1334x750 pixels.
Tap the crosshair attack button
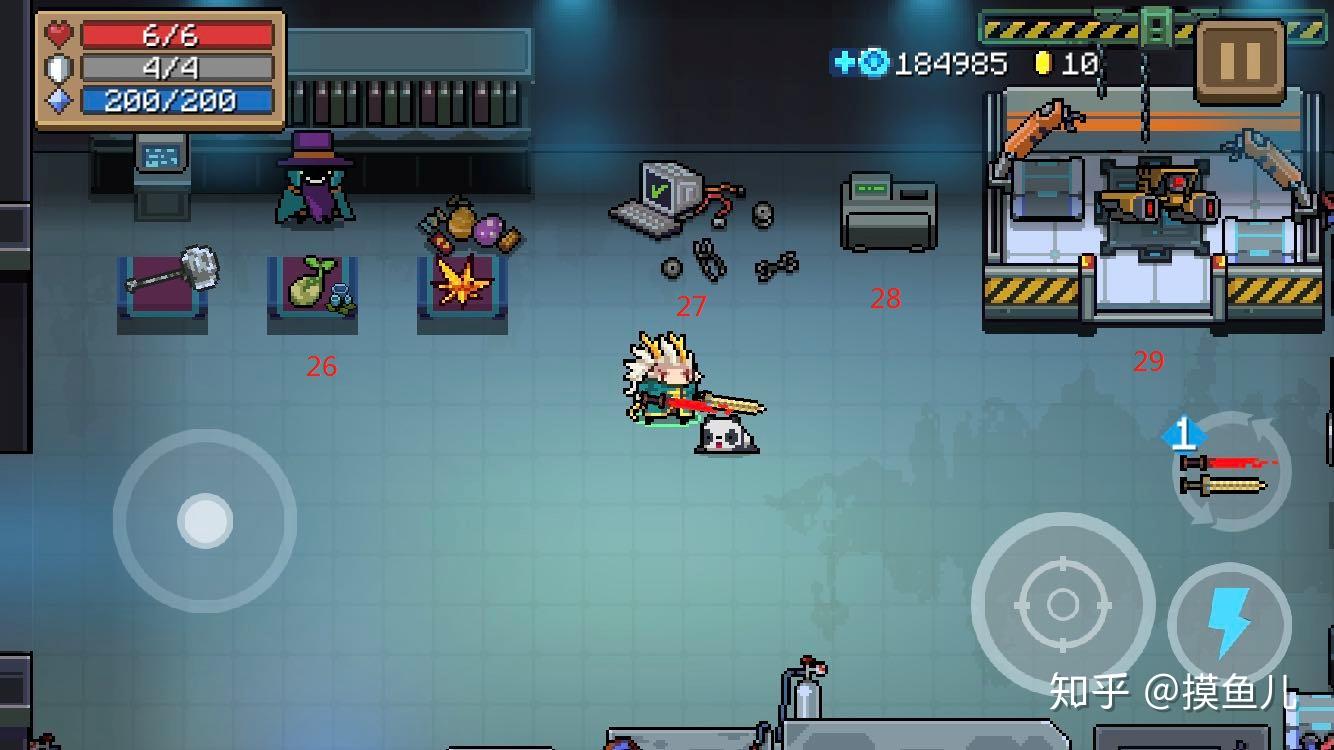pyautogui.click(x=1062, y=604)
